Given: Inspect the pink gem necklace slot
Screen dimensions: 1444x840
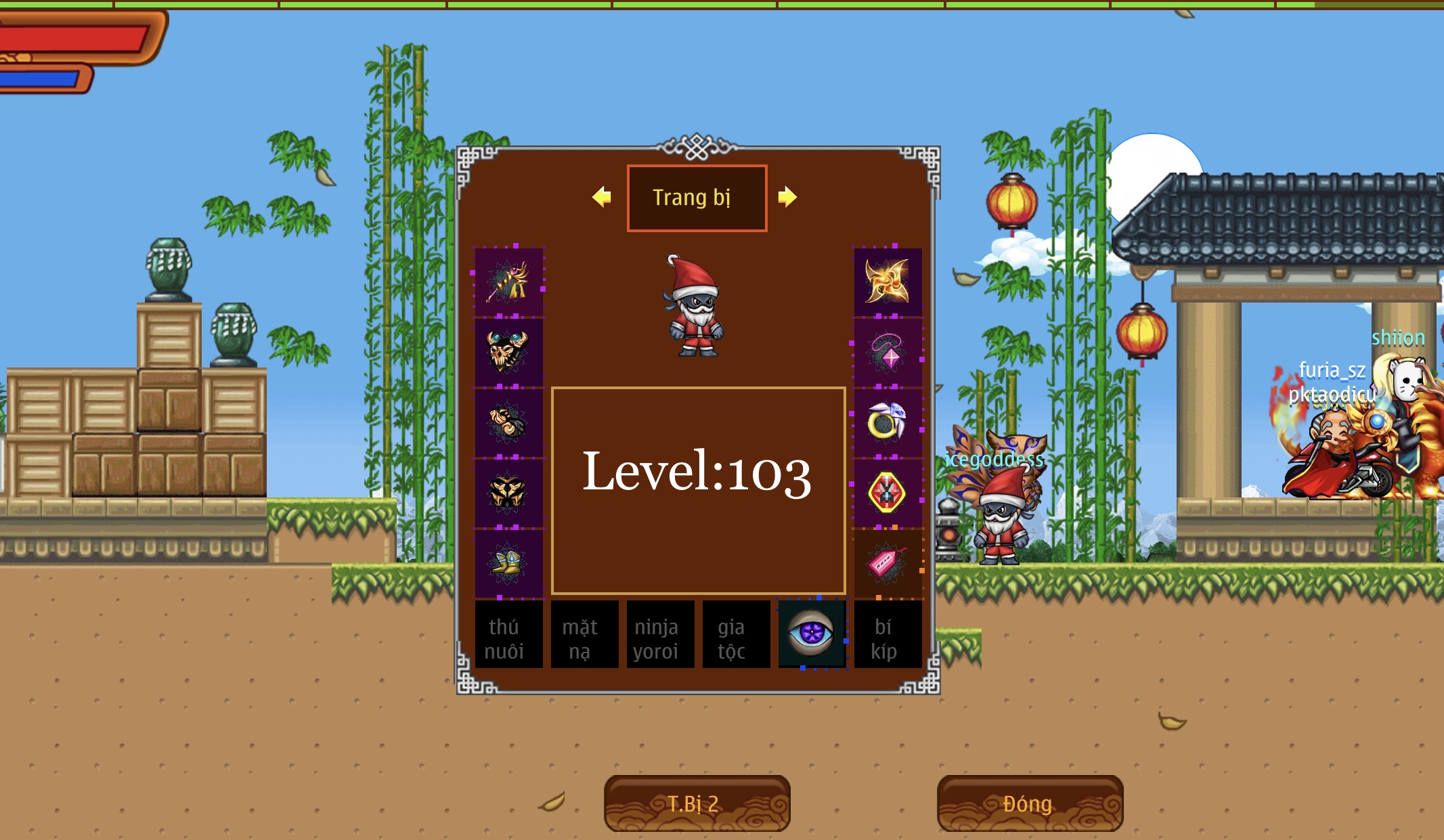Looking at the screenshot, I should coord(888,351).
